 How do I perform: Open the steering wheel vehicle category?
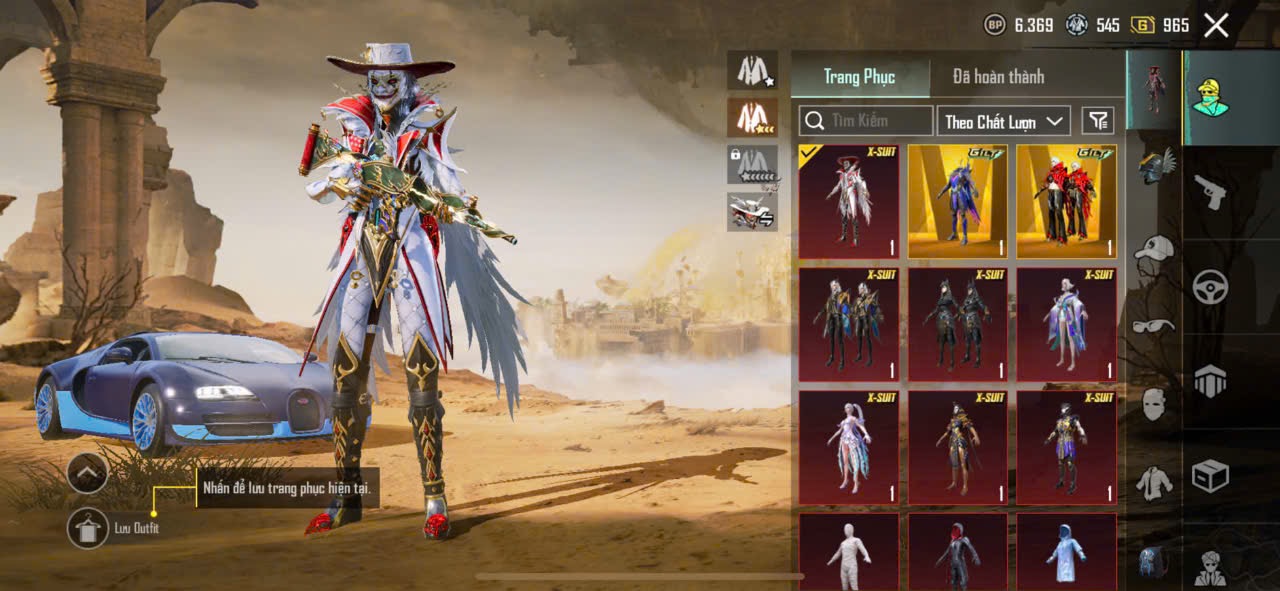(1210, 287)
